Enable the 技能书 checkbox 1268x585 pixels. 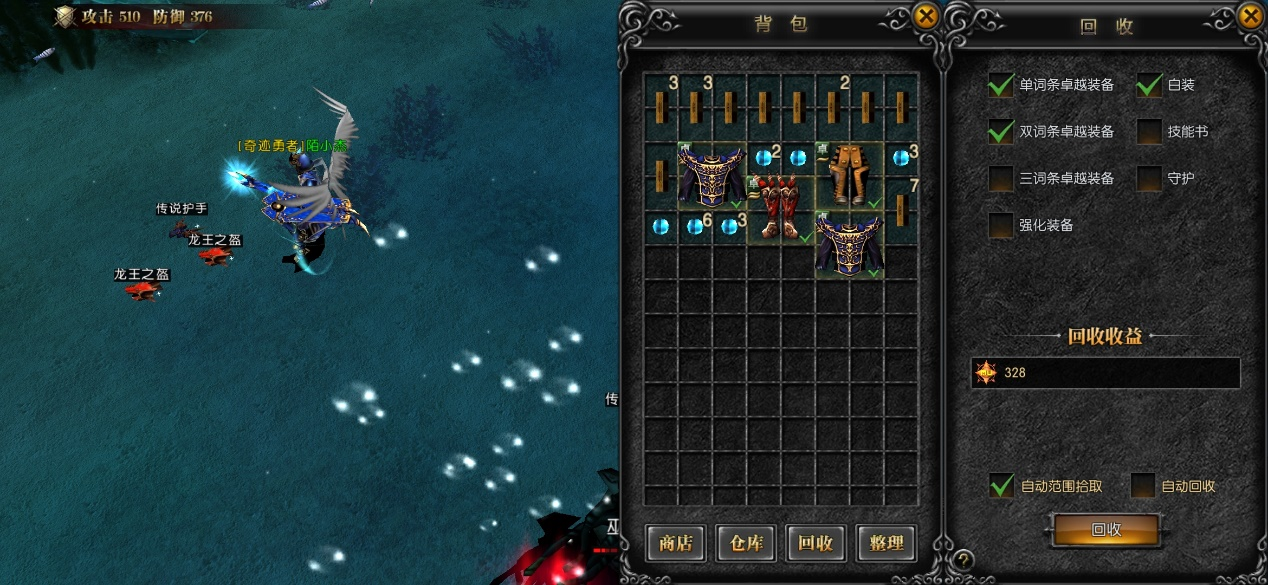pos(1149,131)
